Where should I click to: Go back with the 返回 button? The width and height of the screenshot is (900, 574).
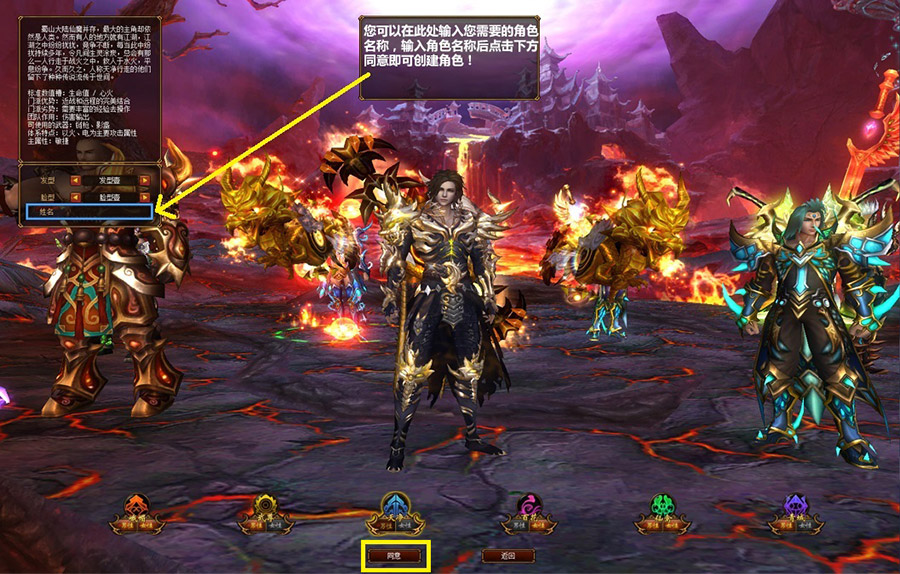(x=507, y=555)
